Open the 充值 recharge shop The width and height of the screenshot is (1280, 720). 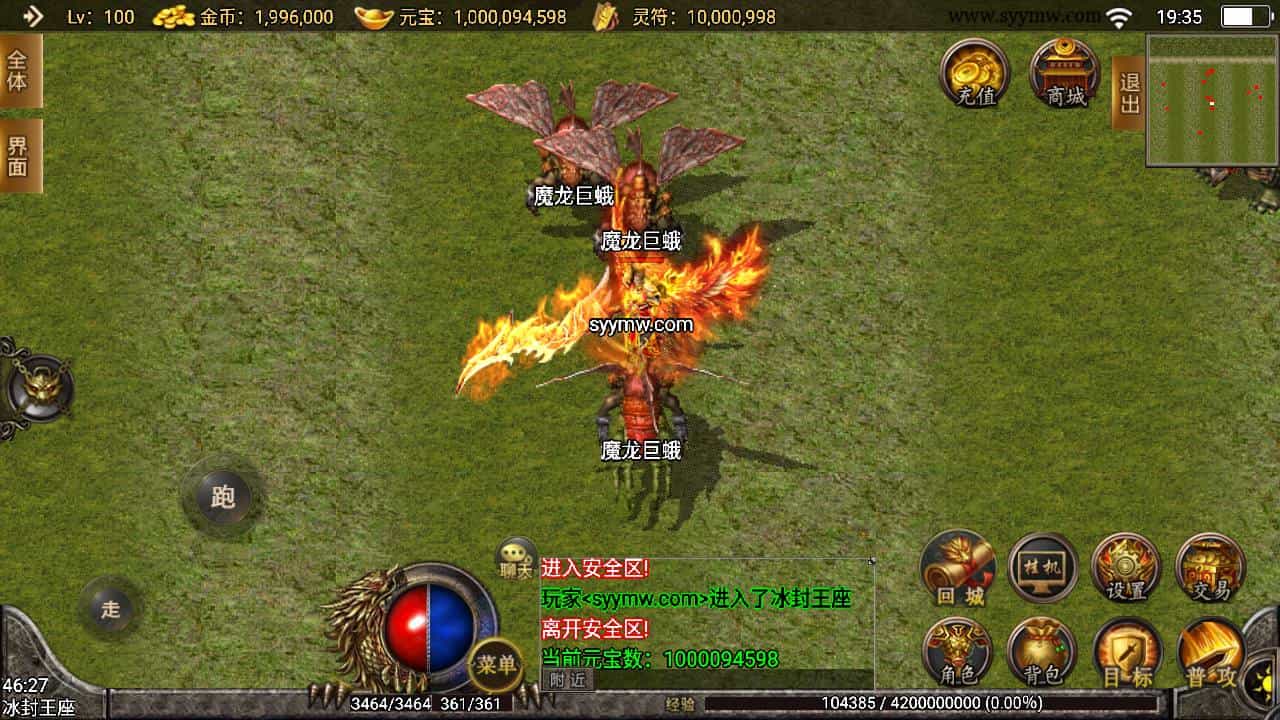pos(974,74)
